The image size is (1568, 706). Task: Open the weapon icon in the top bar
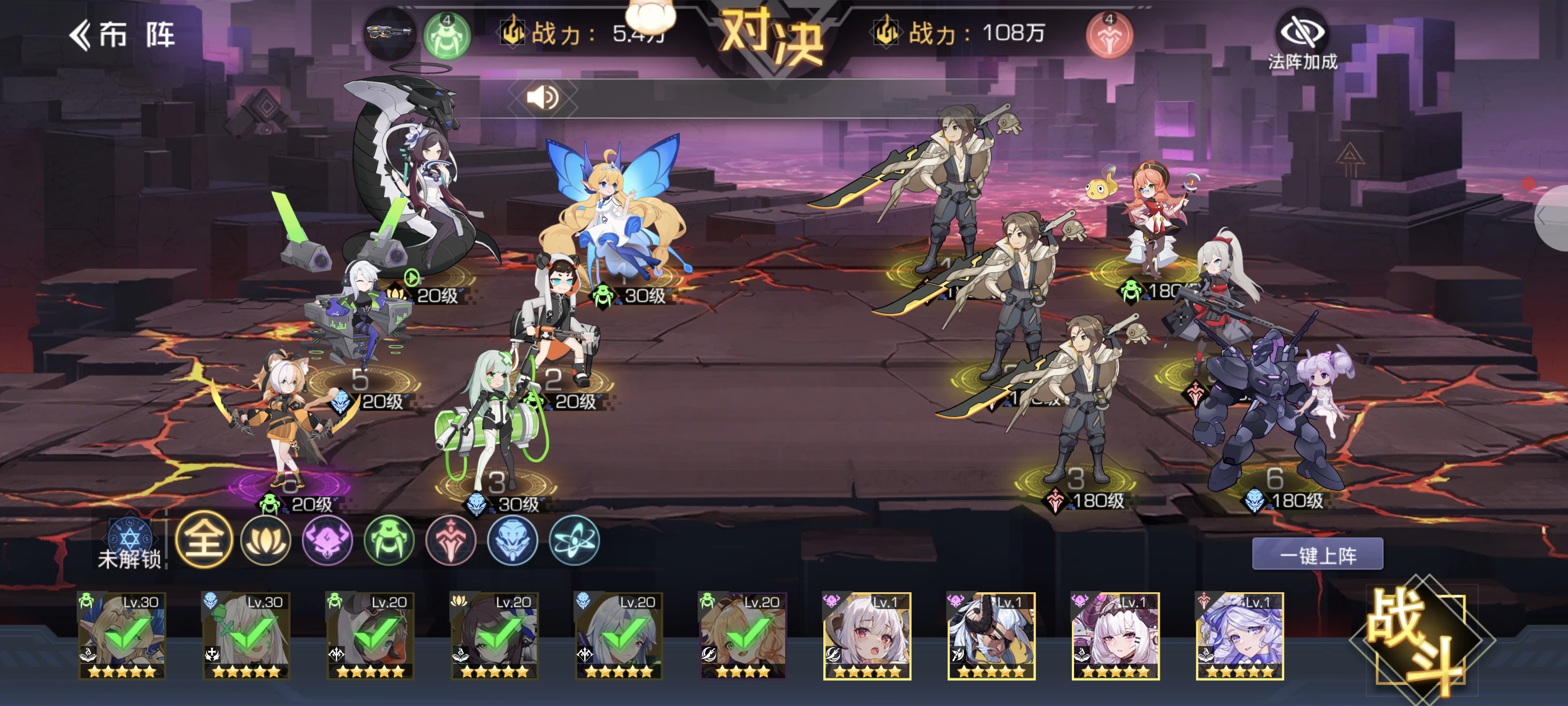(388, 34)
